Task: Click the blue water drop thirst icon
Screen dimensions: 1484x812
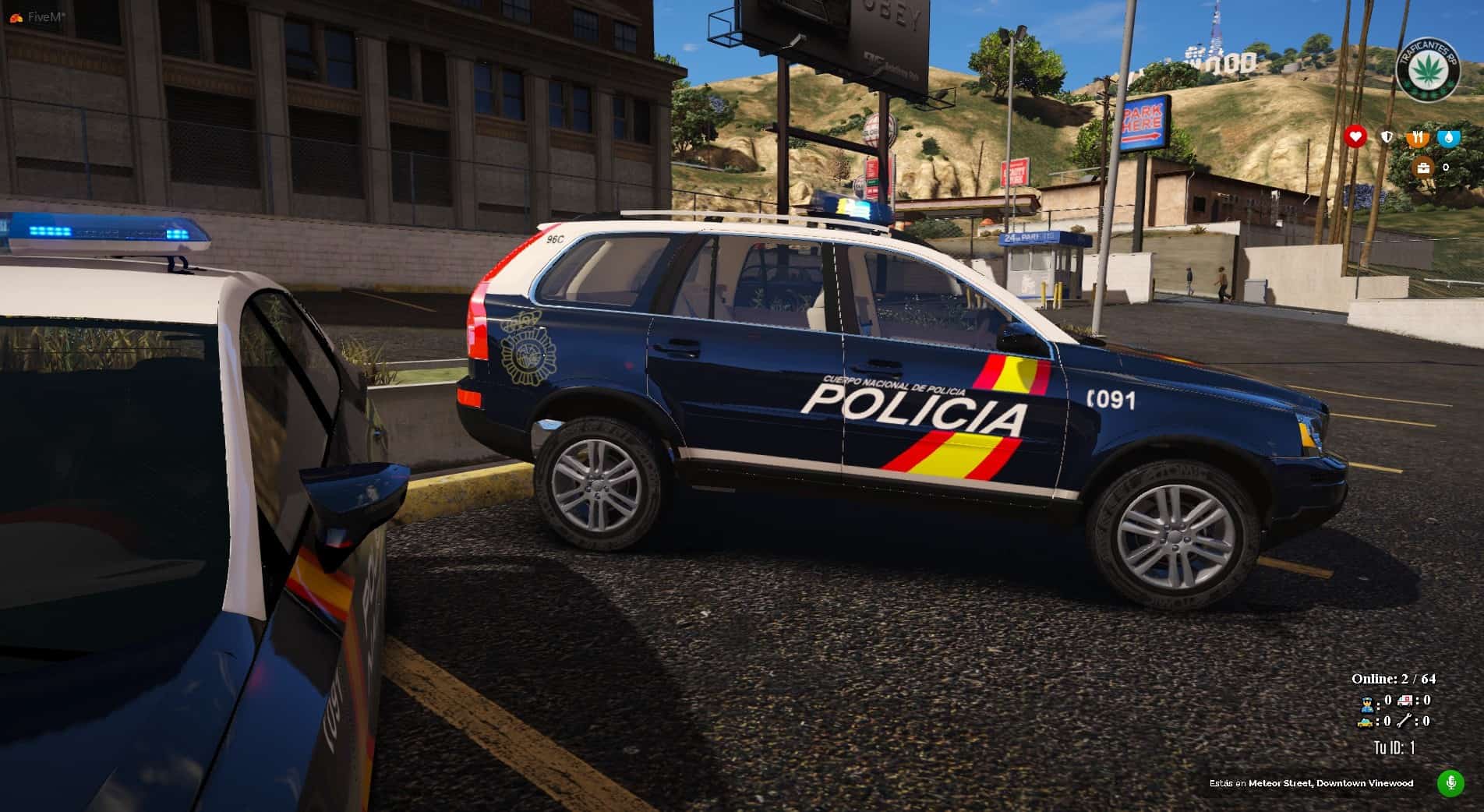Action: point(1449,138)
